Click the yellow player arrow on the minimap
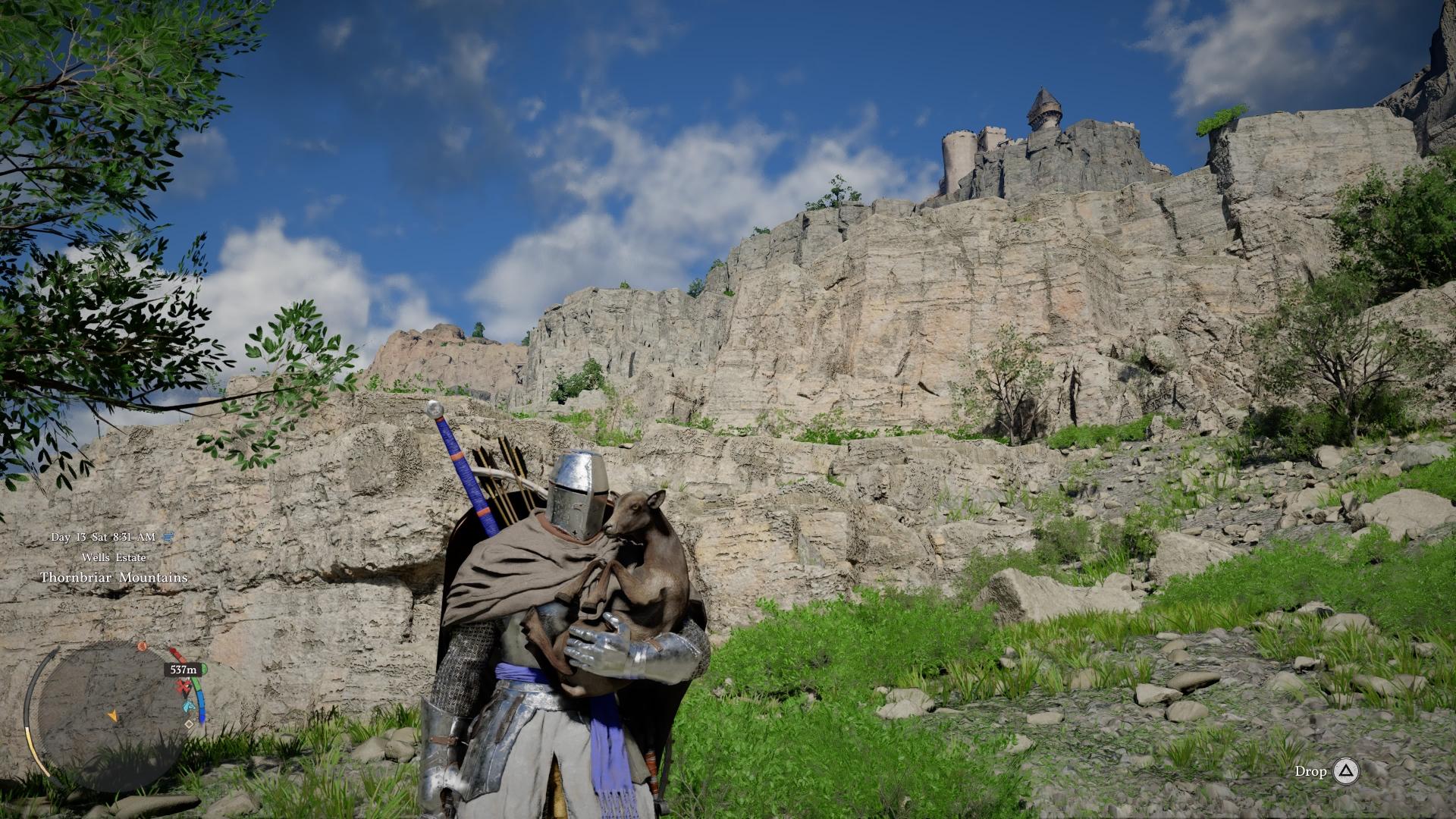This screenshot has height=819, width=1456. pyautogui.click(x=113, y=715)
